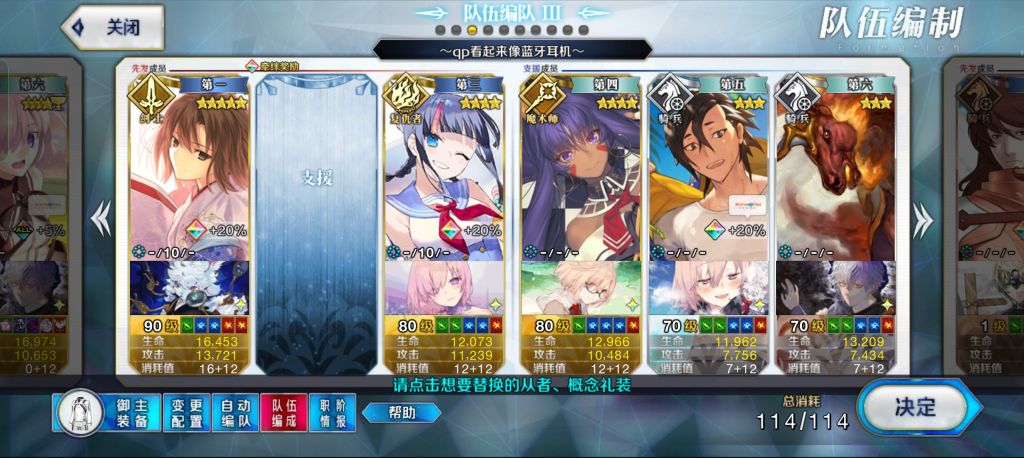
Task: Switch to the previous party with left arrow
Action: [x=101, y=217]
